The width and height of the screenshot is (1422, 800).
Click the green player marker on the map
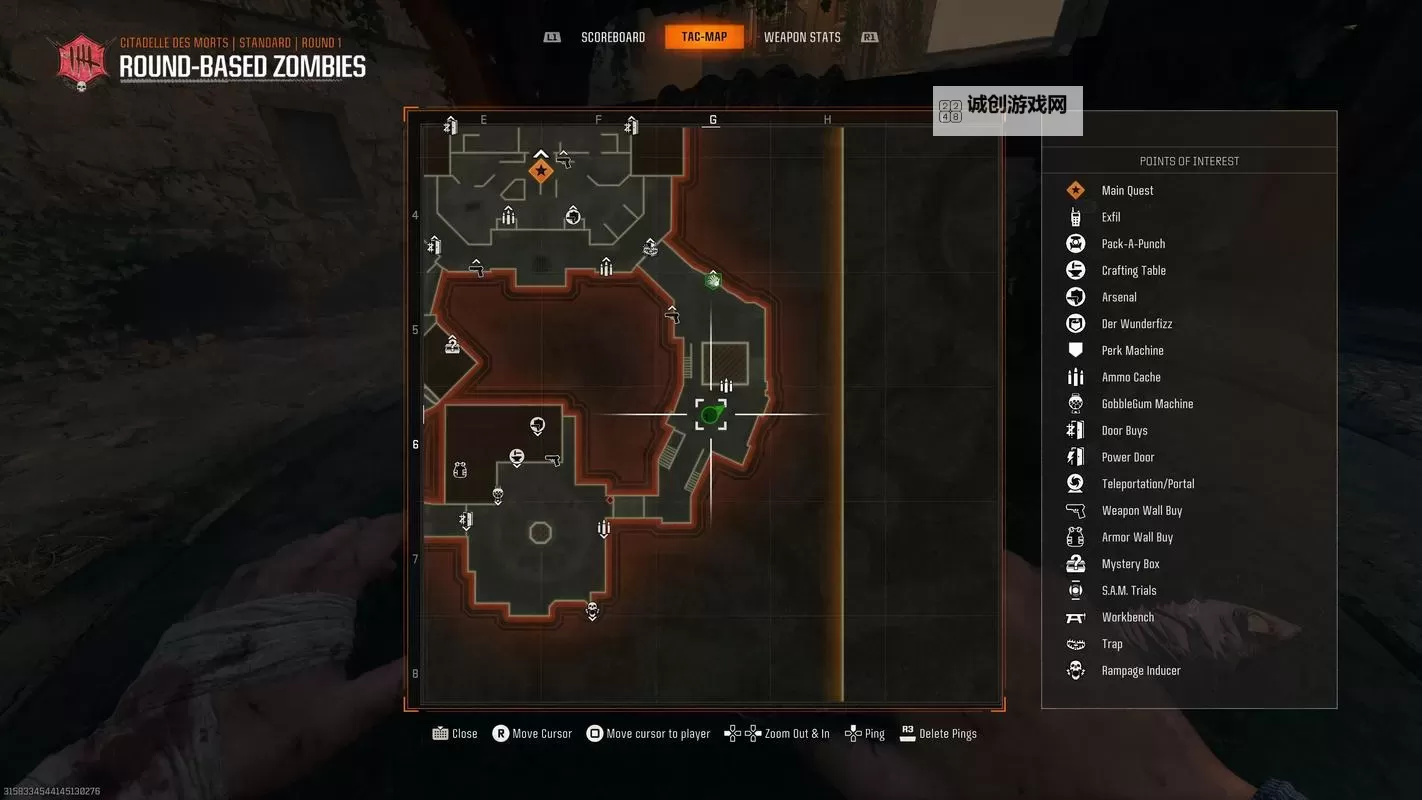(x=711, y=413)
